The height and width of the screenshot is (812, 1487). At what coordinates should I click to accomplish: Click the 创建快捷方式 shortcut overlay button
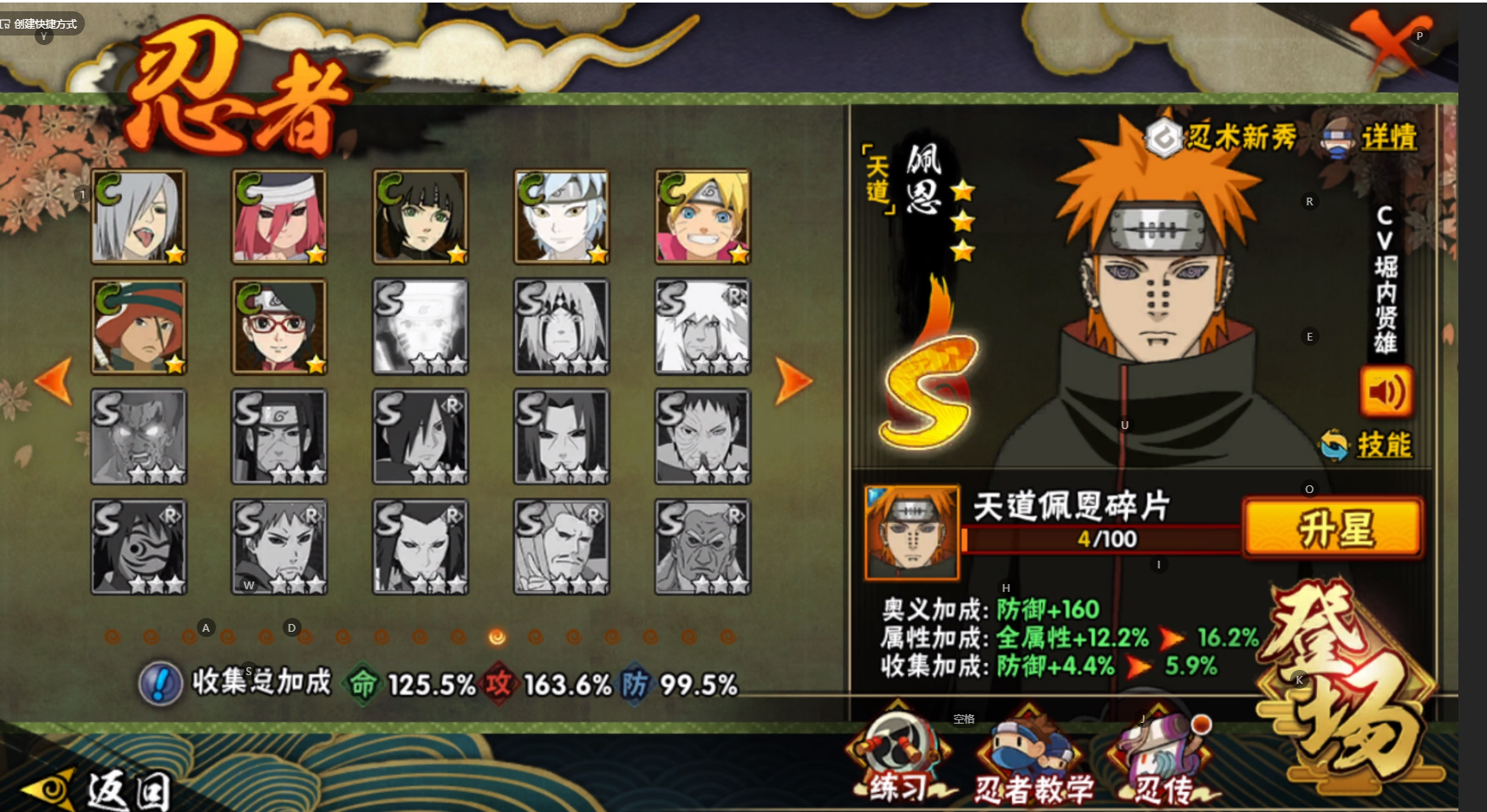pos(40,23)
